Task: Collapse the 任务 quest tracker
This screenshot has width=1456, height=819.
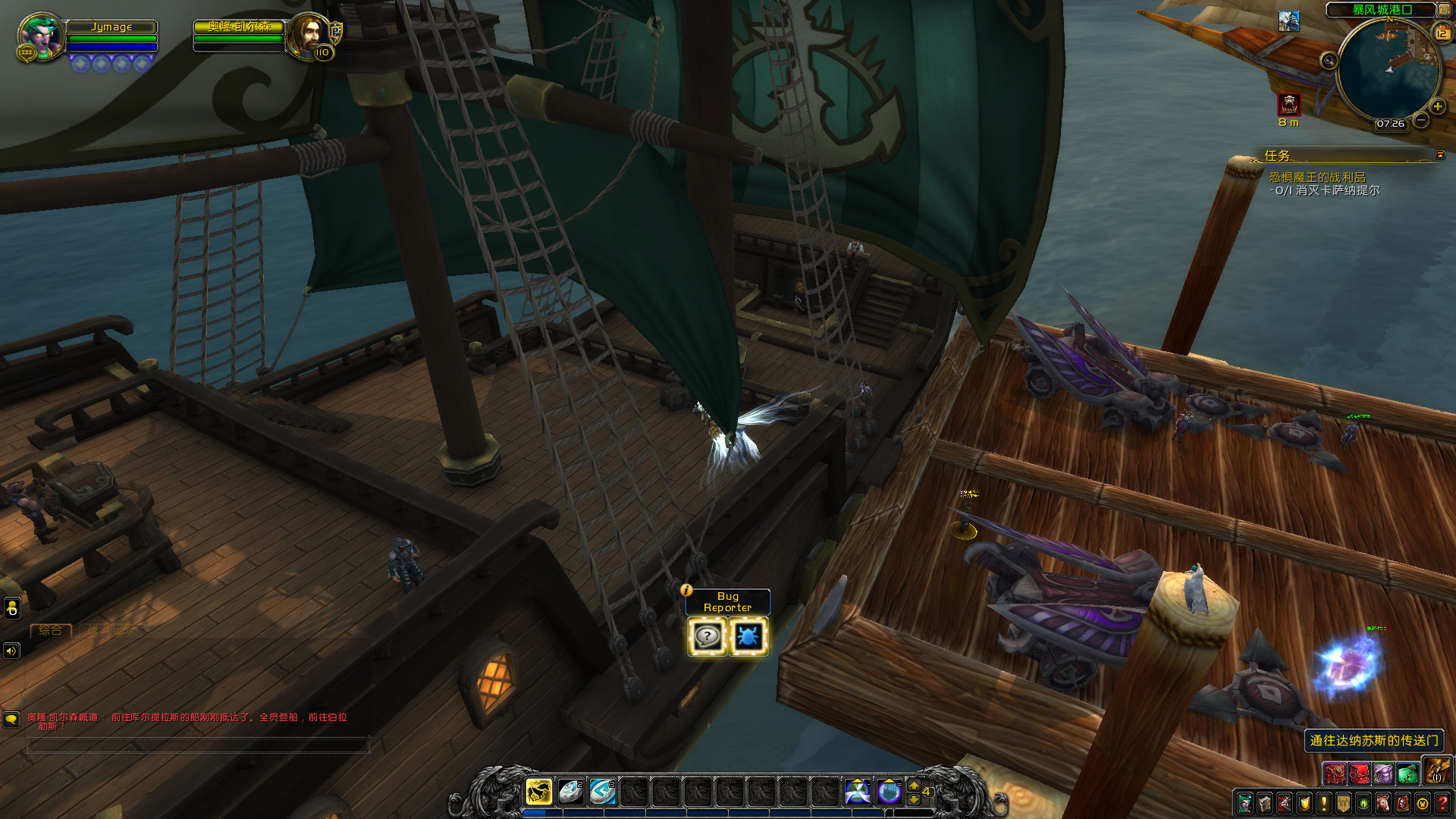Action: click(1440, 155)
